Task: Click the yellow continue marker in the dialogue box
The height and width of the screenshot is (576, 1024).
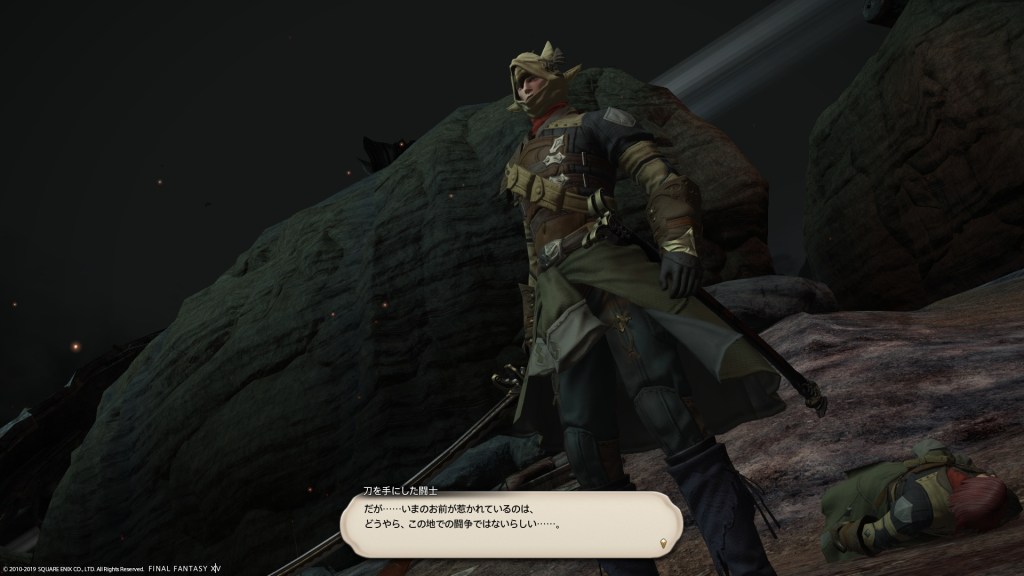Action: [x=663, y=543]
